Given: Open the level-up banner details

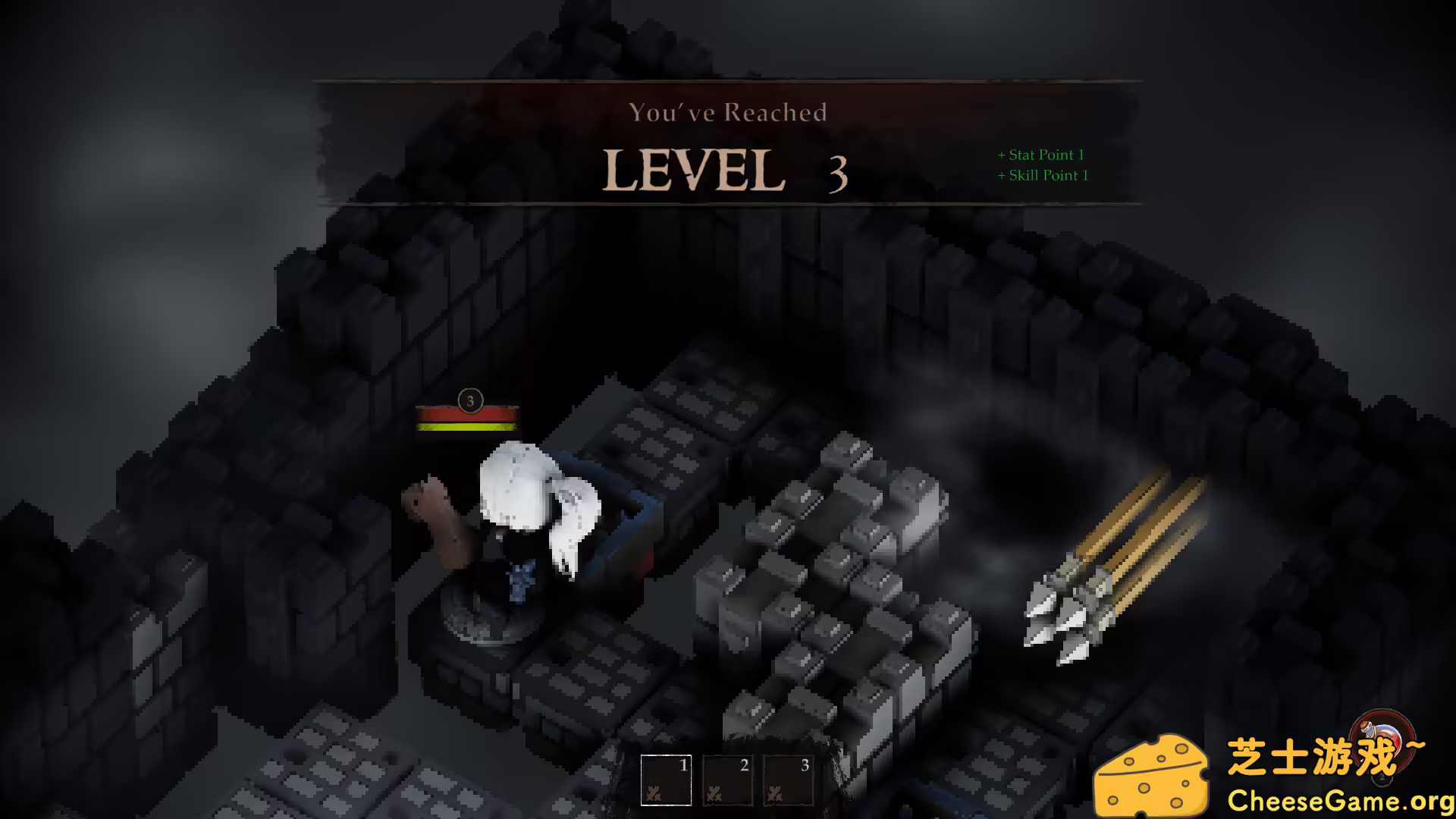Looking at the screenshot, I should tap(726, 144).
